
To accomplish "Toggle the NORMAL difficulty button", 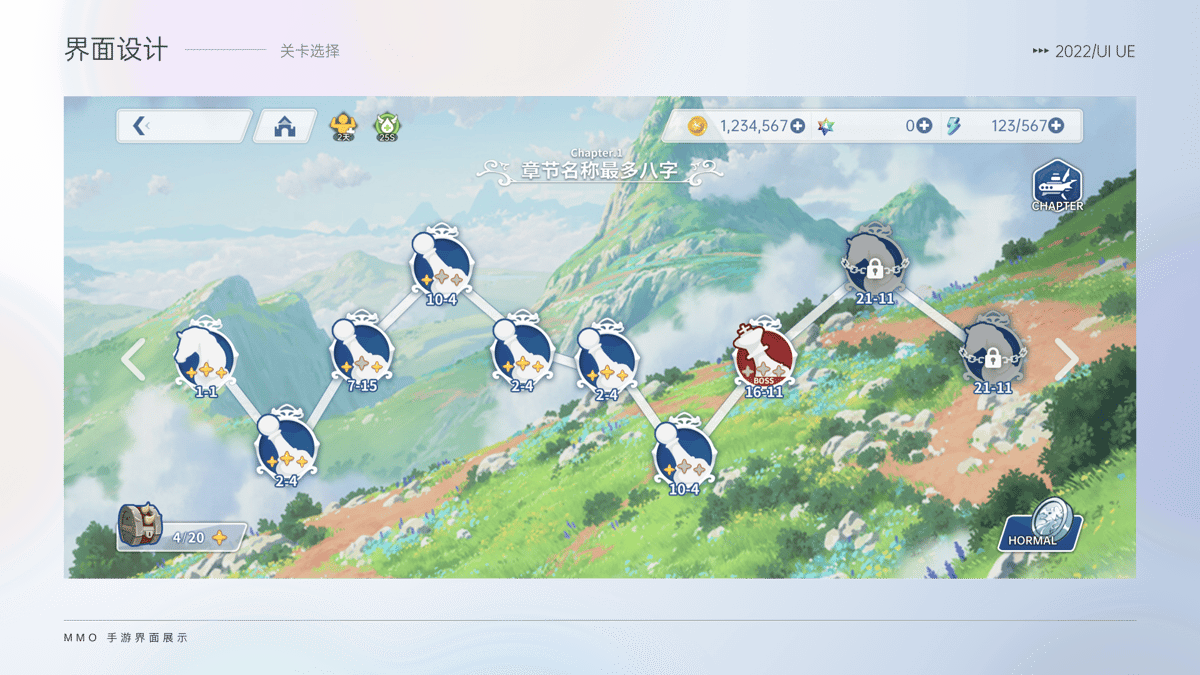I will point(1042,527).
